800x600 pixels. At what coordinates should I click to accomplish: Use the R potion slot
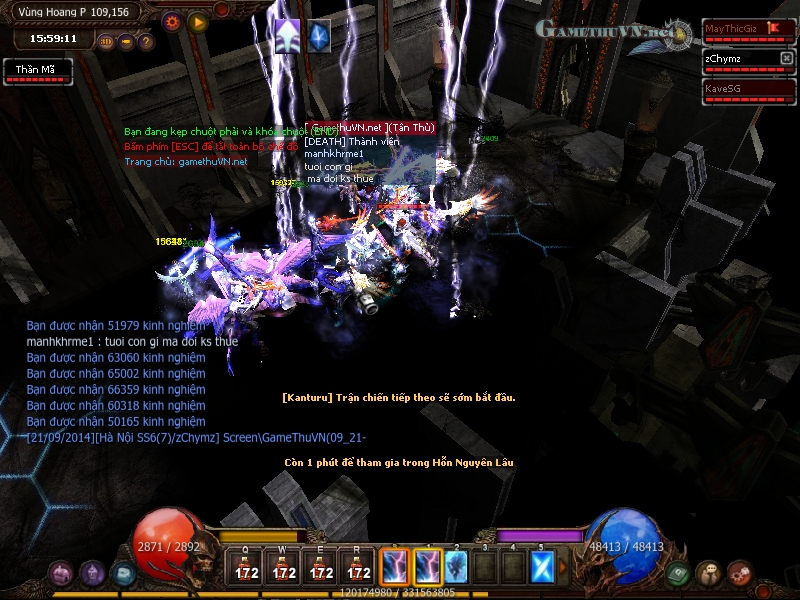point(358,567)
